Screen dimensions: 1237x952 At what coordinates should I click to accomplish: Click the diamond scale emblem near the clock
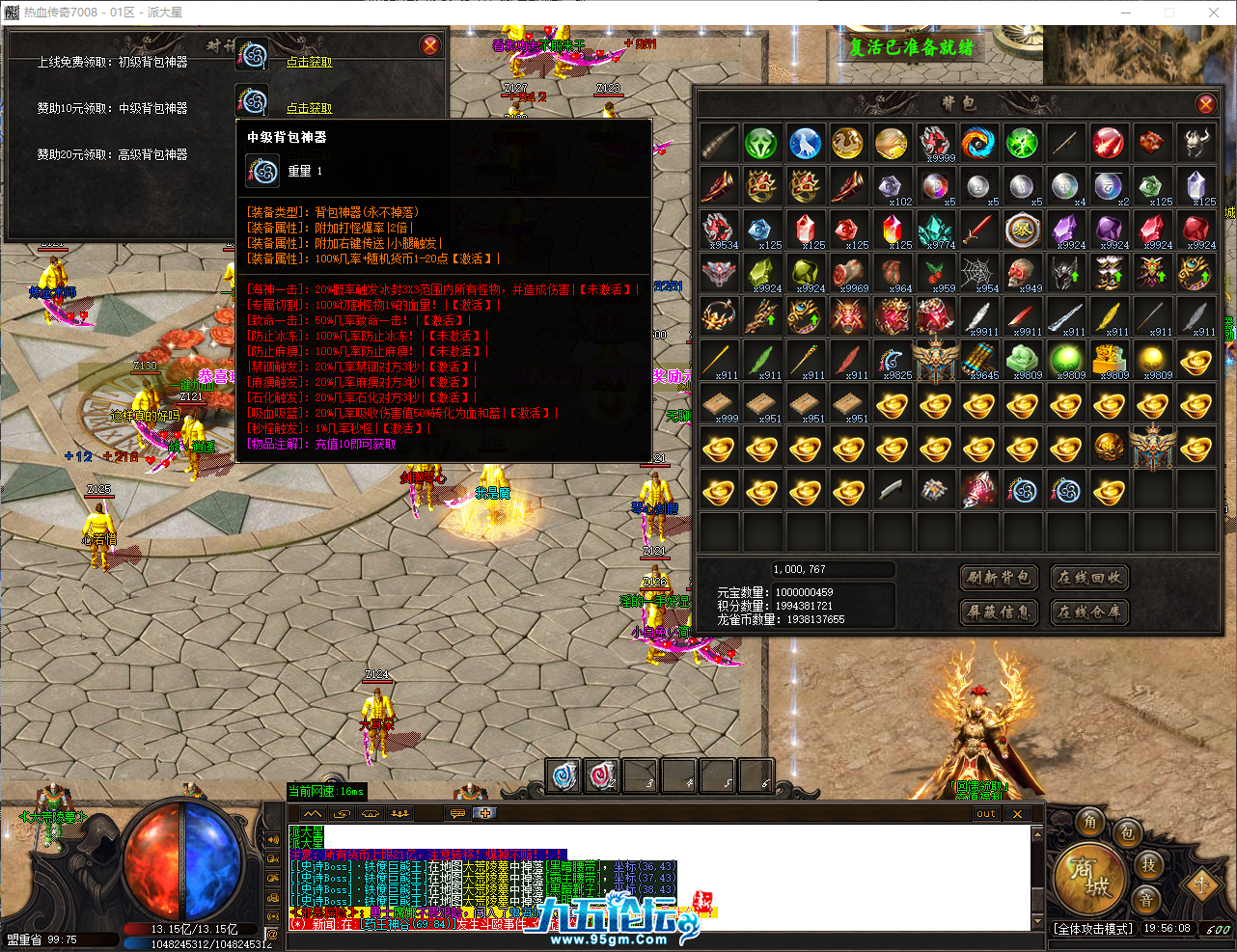click(x=1201, y=885)
